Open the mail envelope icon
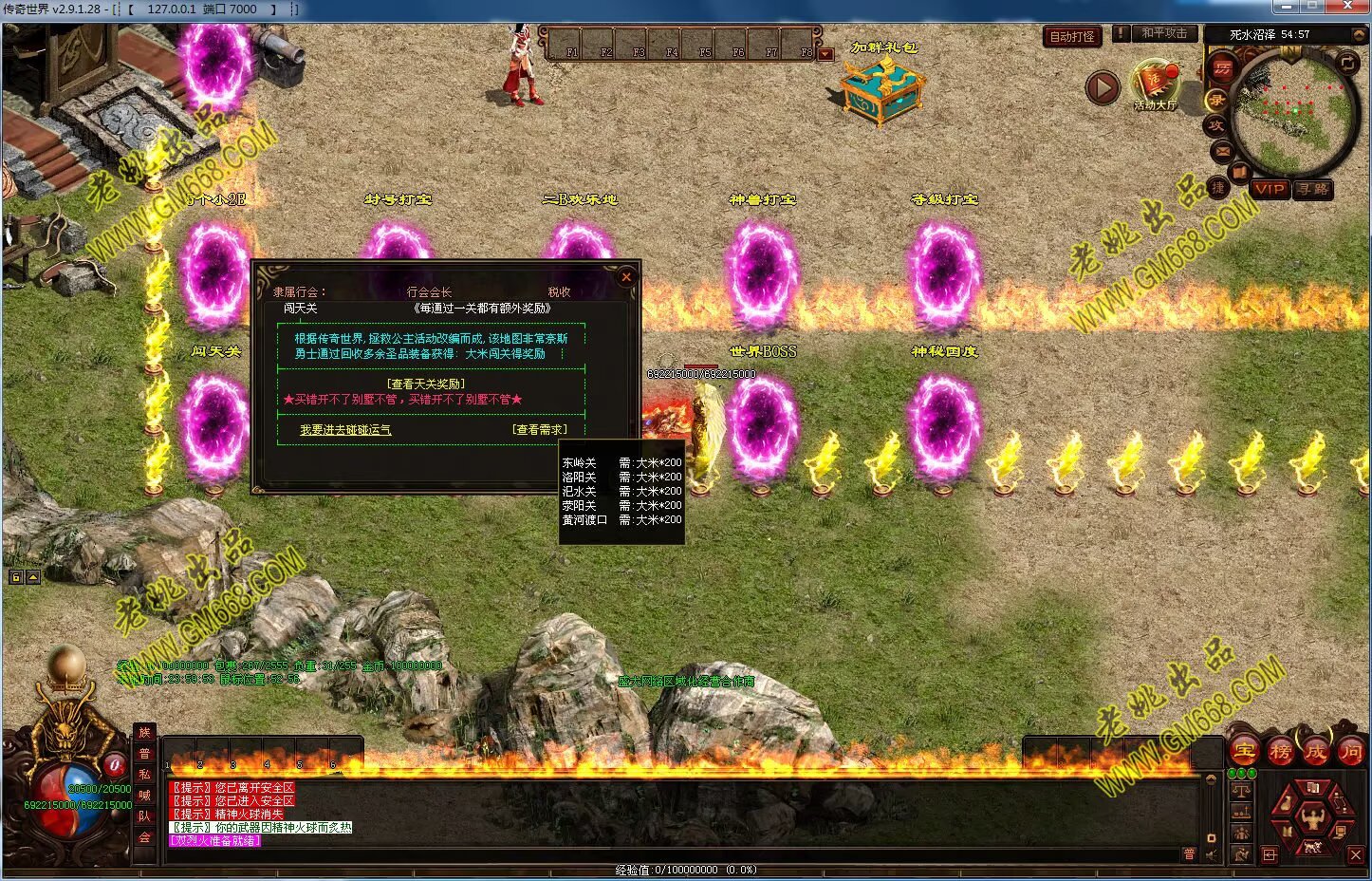The width and height of the screenshot is (1372, 881). tap(1222, 150)
